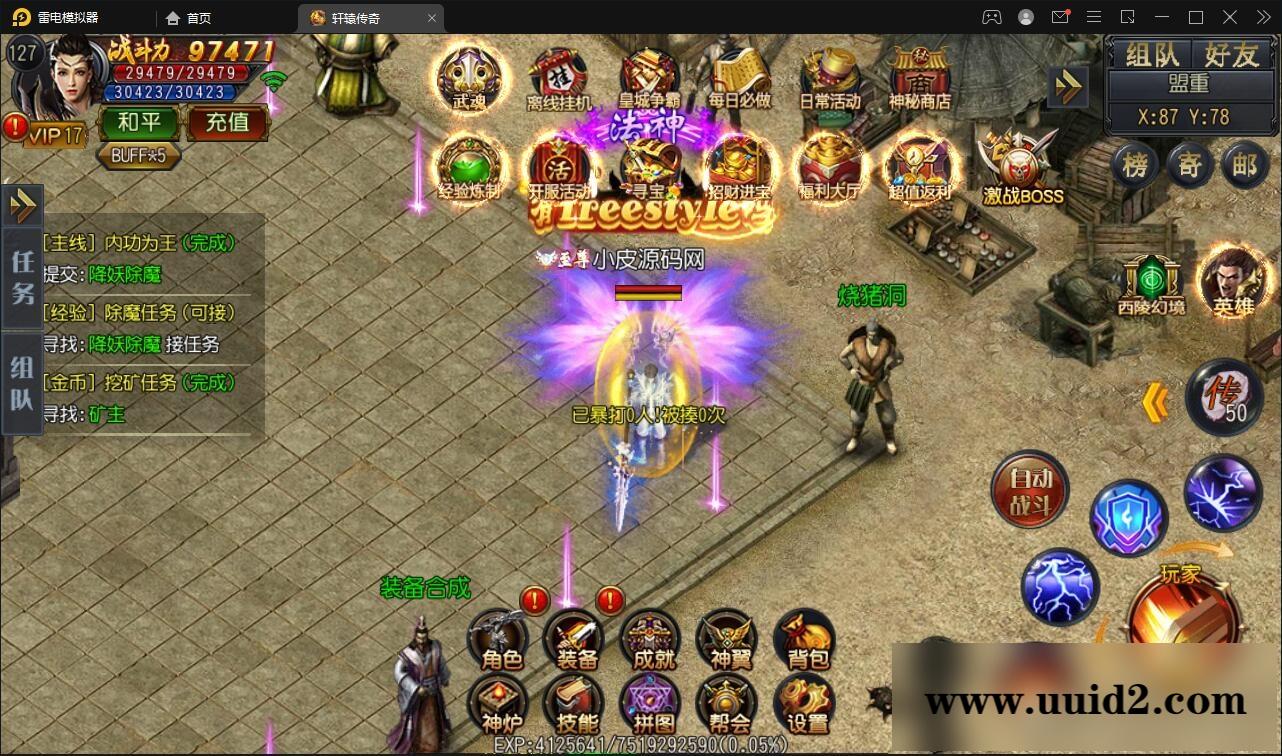
Task: Switch to the 组队 side tab
Action: [x=21, y=383]
